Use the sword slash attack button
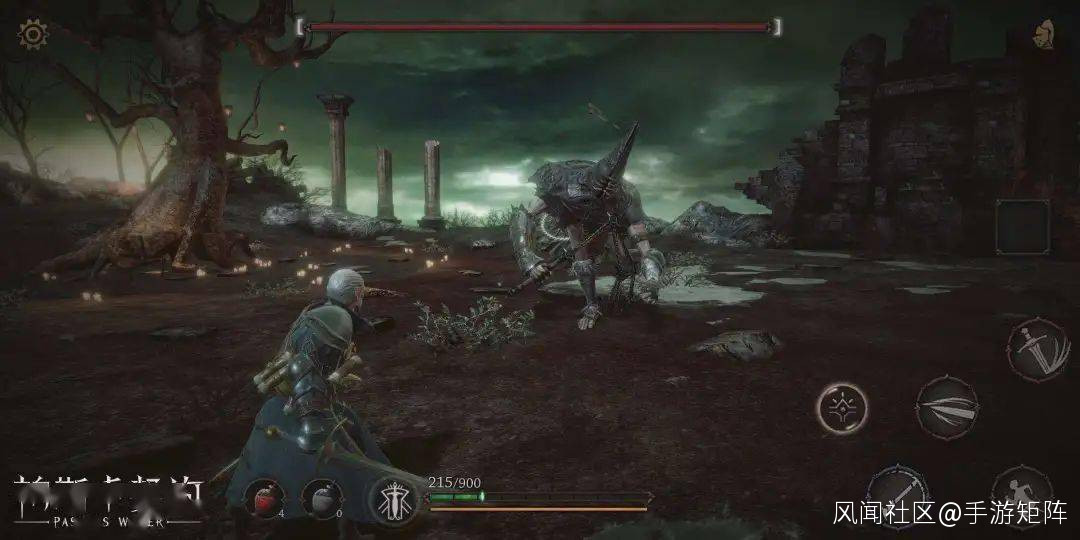Viewport: 1080px width, 540px height. [x=1037, y=349]
